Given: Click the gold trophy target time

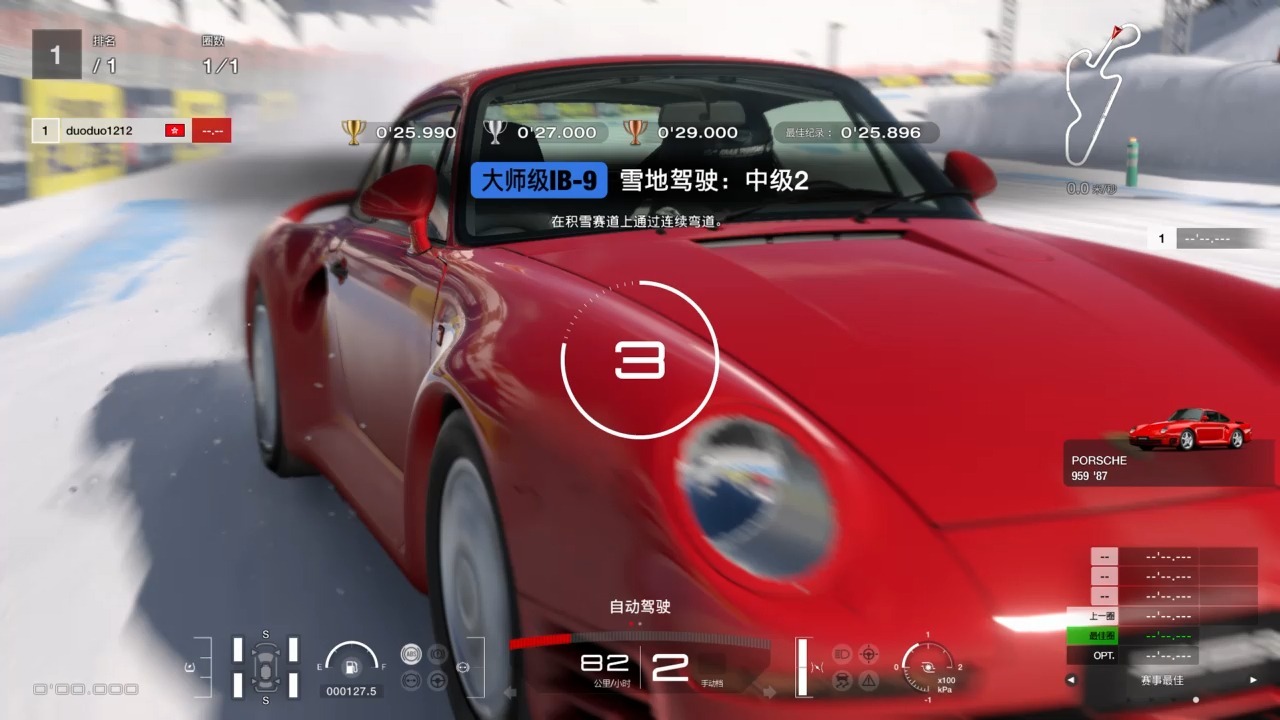Looking at the screenshot, I should click(x=400, y=132).
